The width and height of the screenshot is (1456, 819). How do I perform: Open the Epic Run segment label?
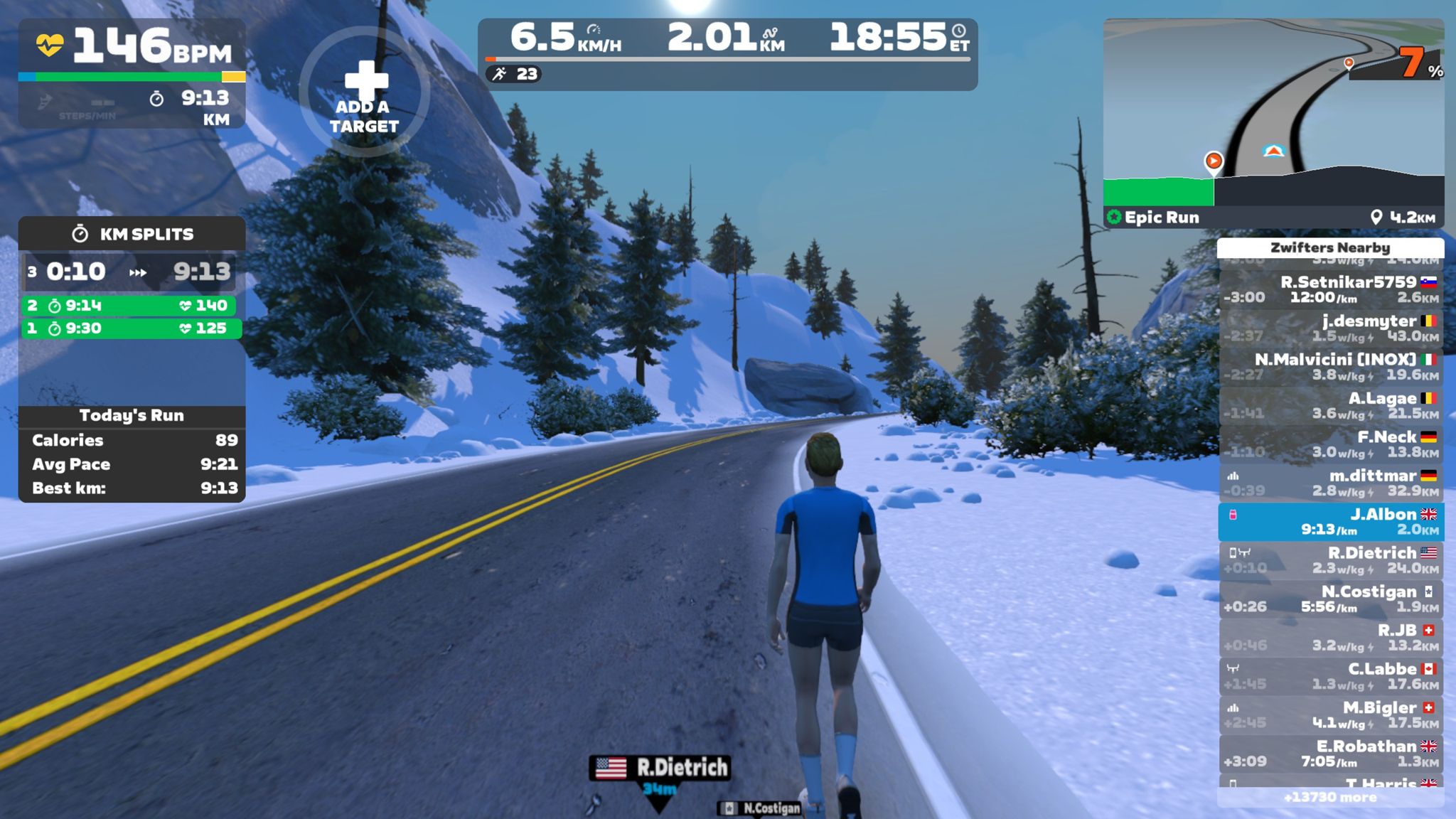1155,218
